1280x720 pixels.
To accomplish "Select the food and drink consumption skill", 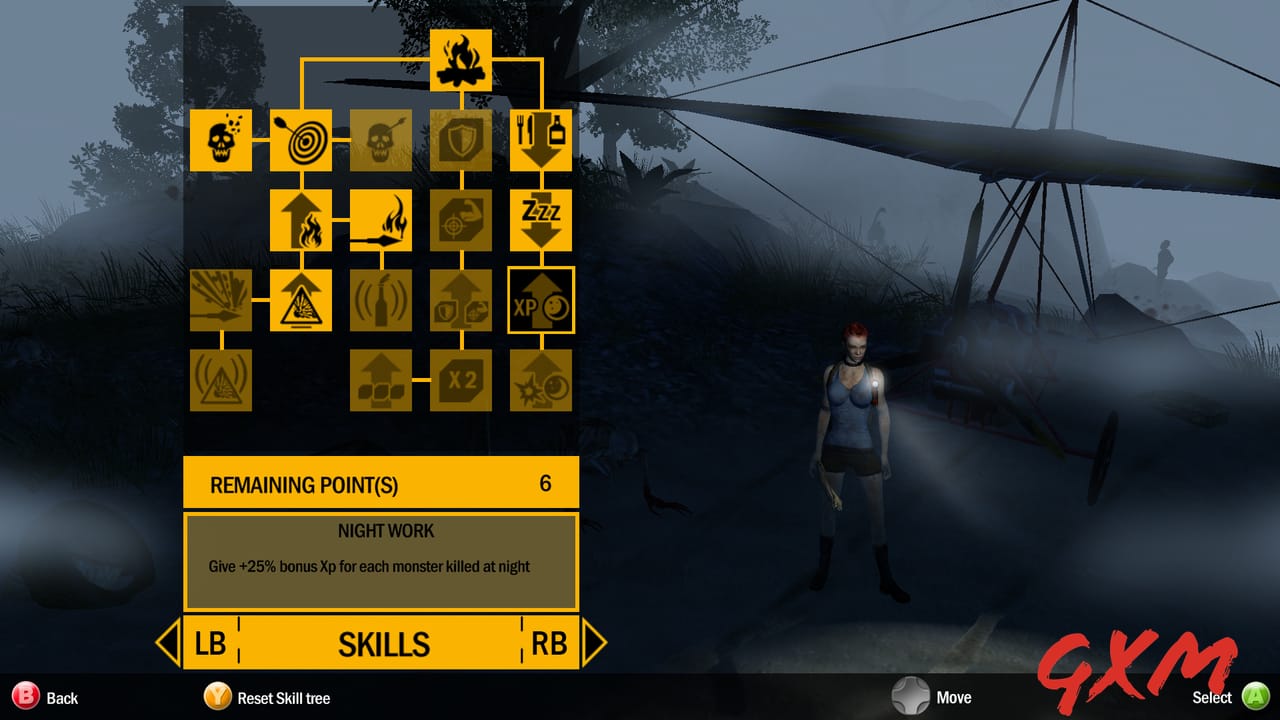I will coord(541,139).
